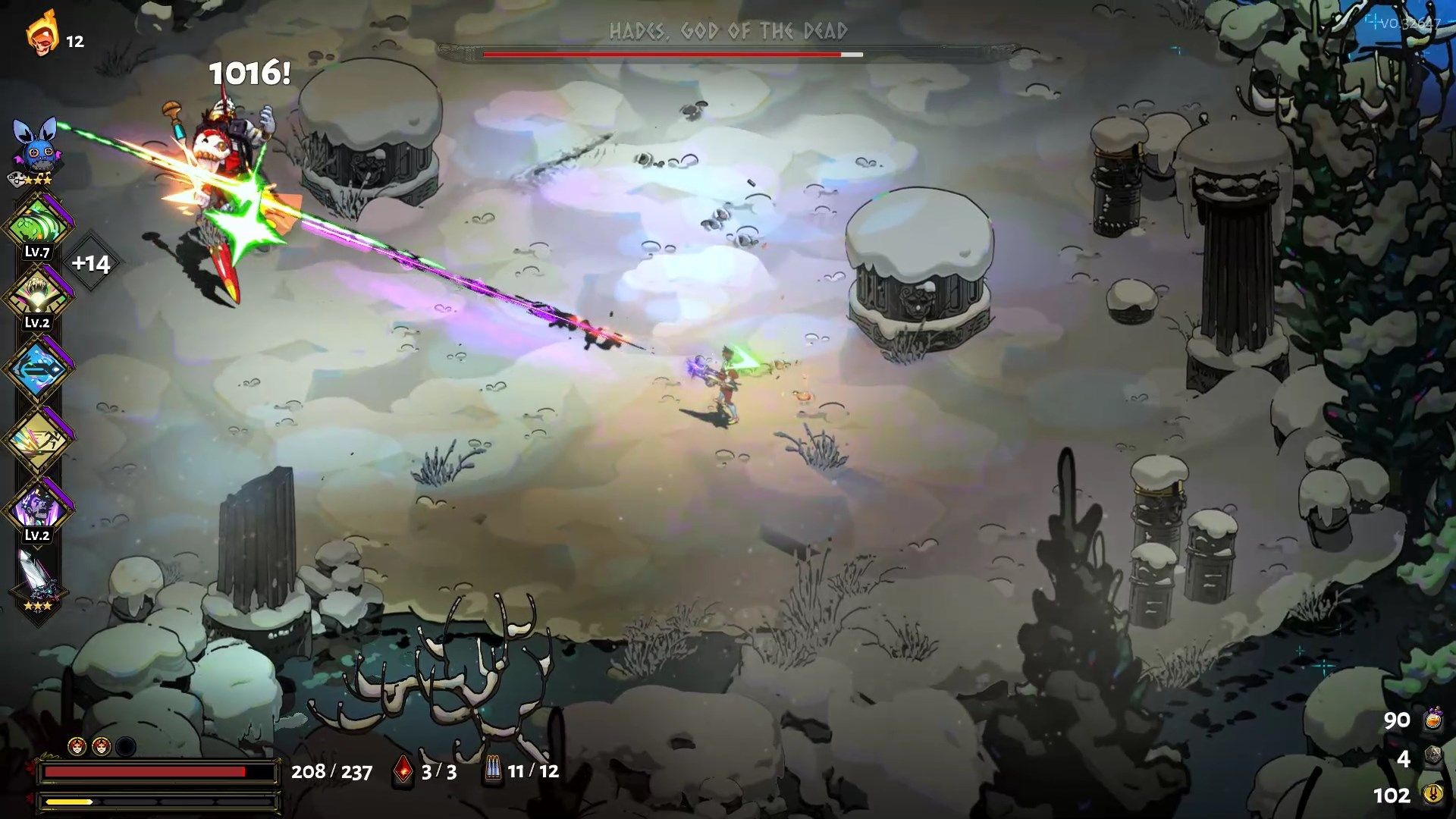This screenshot has height=819, width=1456.
Task: Click the flaming skull Heat icon
Action: pyautogui.click(x=42, y=34)
